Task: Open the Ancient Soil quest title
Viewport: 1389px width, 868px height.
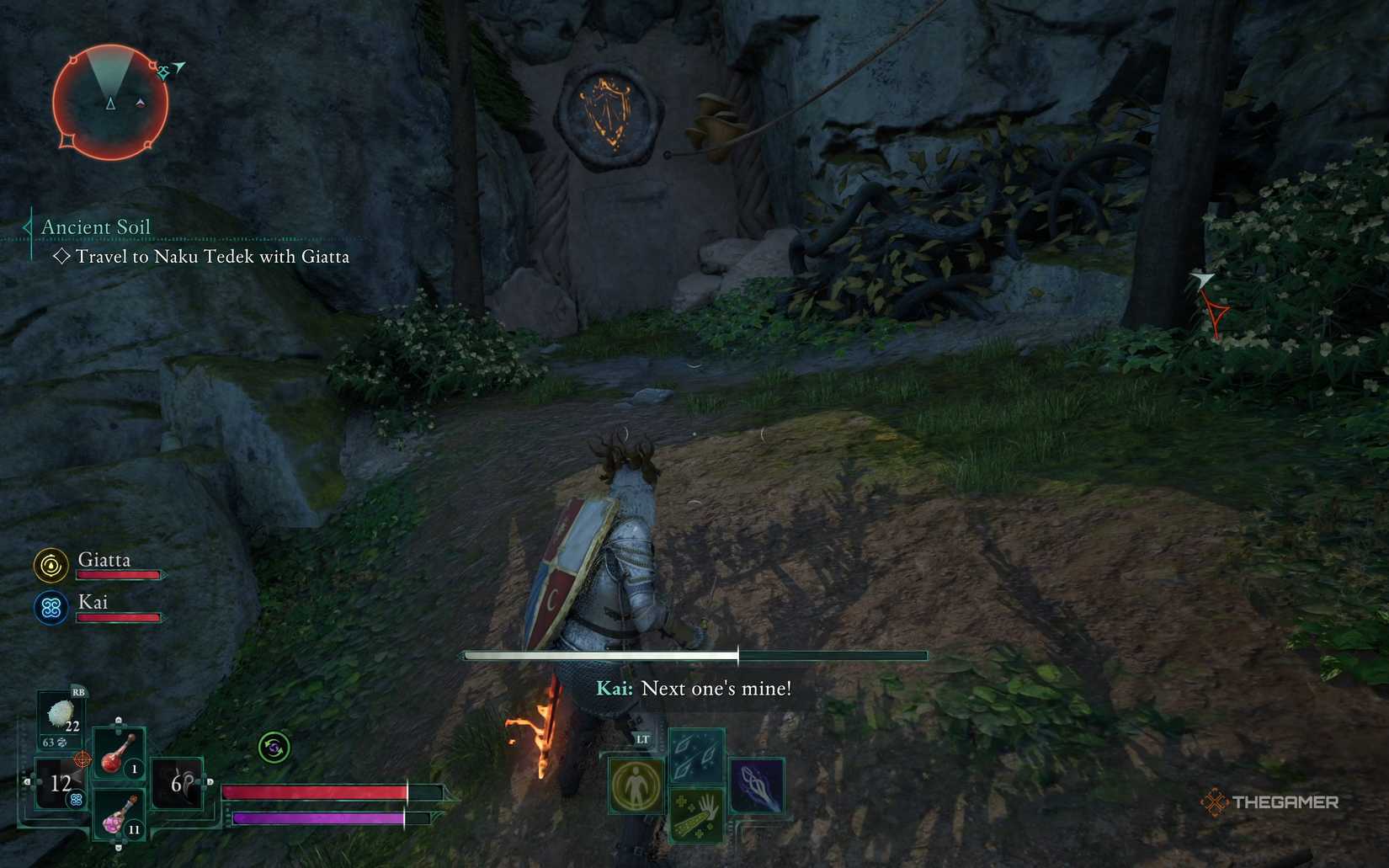Action: [95, 226]
